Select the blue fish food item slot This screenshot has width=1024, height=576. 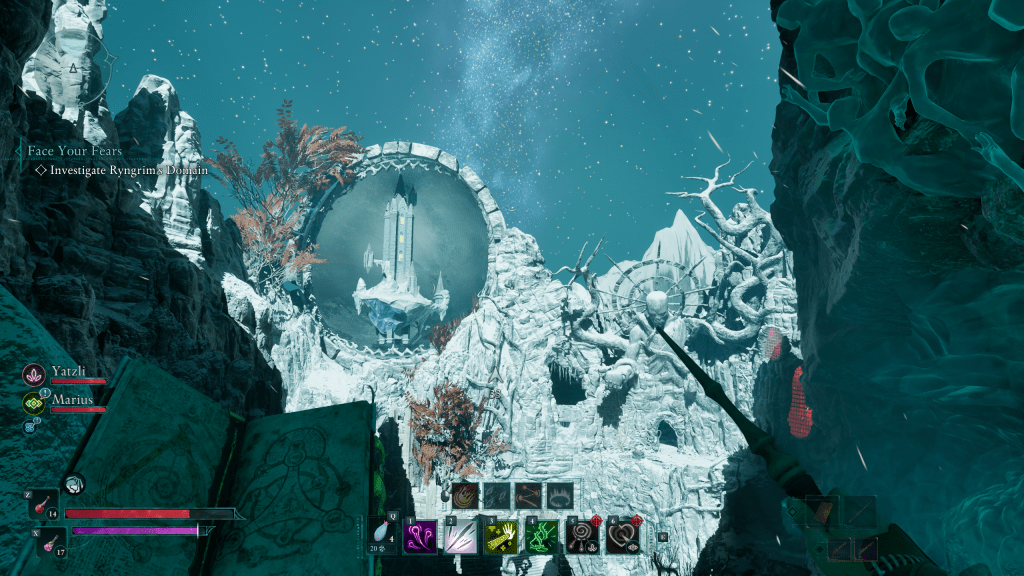381,531
